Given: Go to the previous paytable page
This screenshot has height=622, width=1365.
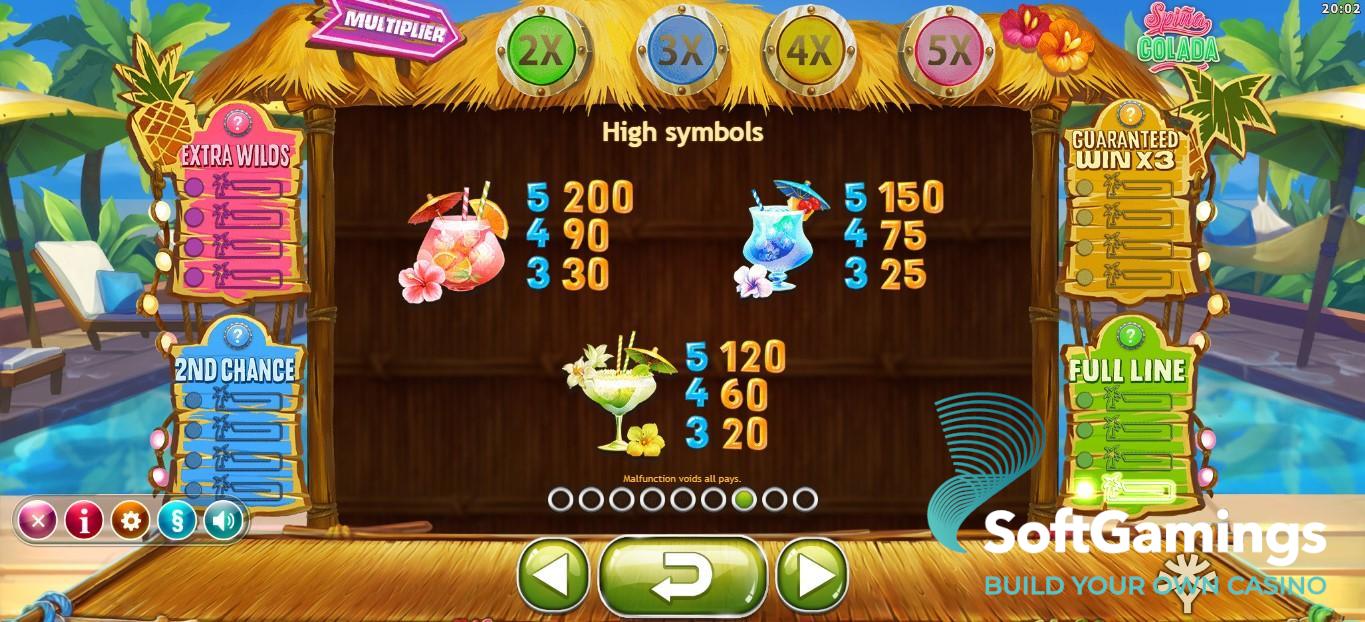Looking at the screenshot, I should [x=552, y=575].
